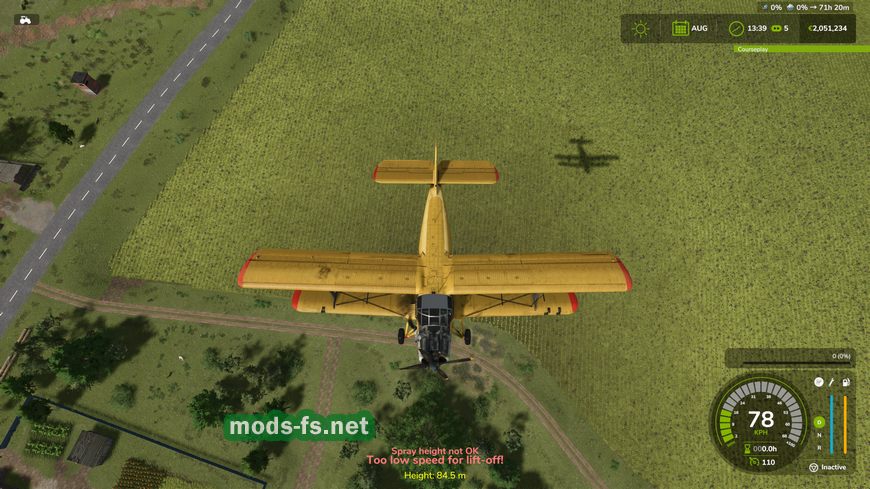Open the weather sun icon
This screenshot has width=870, height=489.
point(640,28)
